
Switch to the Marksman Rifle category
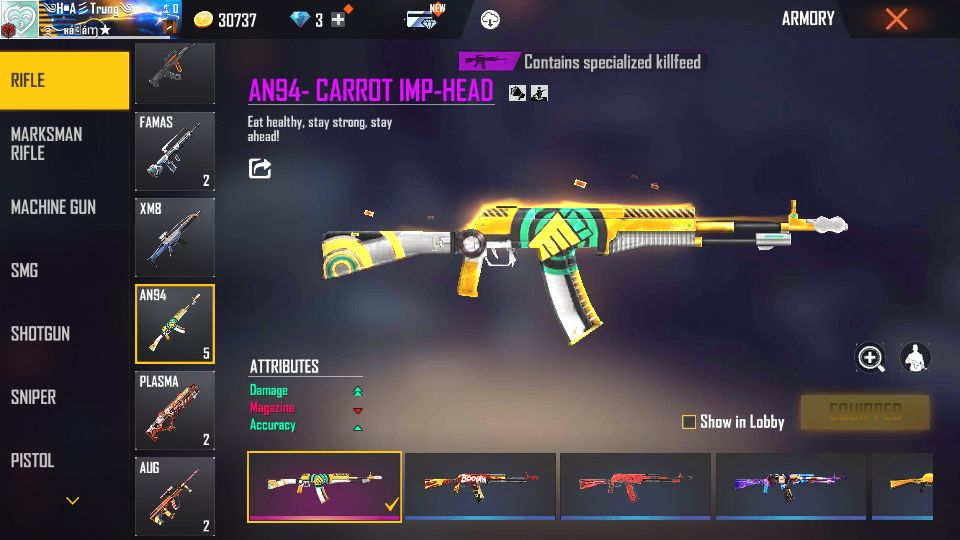[47, 143]
